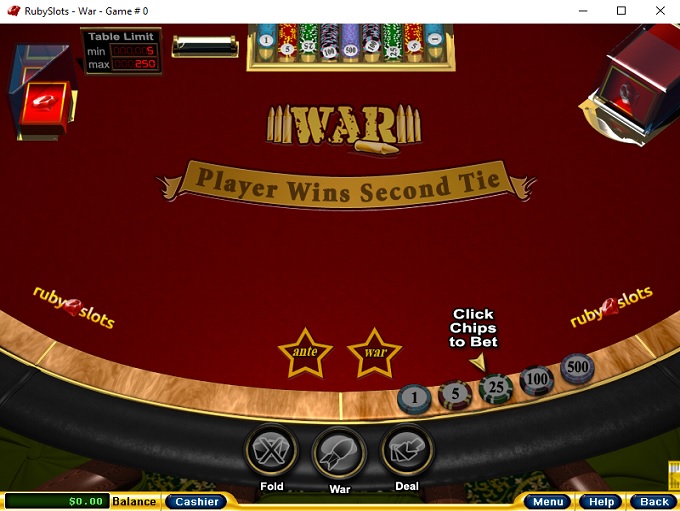Viewport: 680px width, 511px height.
Task: Select the 100 value betting chip
Action: 537,380
